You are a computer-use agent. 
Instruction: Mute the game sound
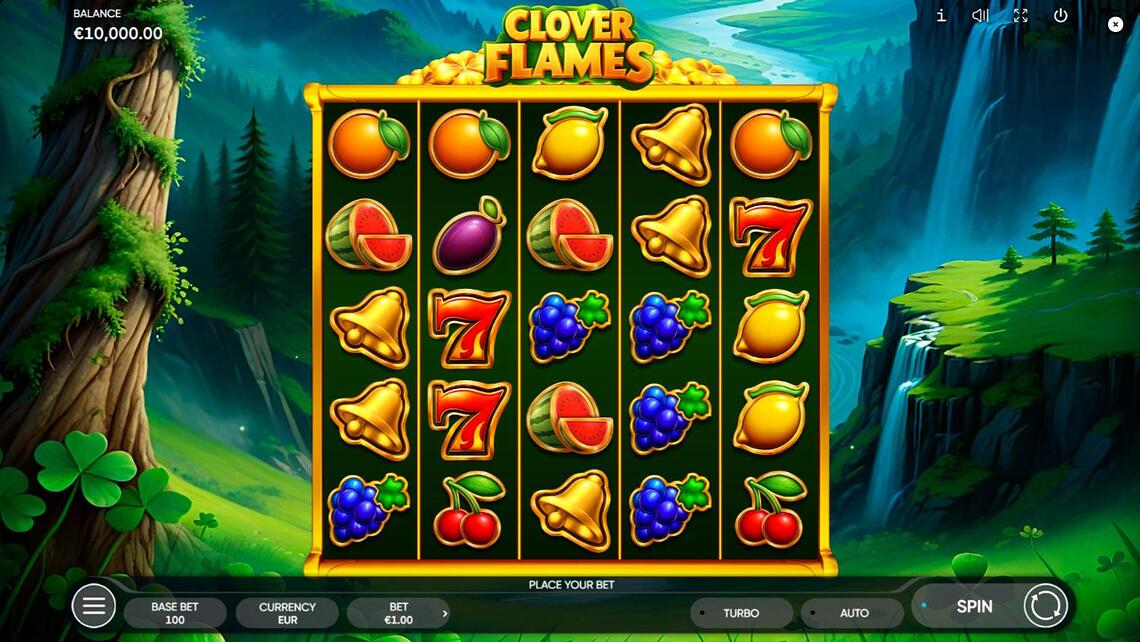coord(981,16)
